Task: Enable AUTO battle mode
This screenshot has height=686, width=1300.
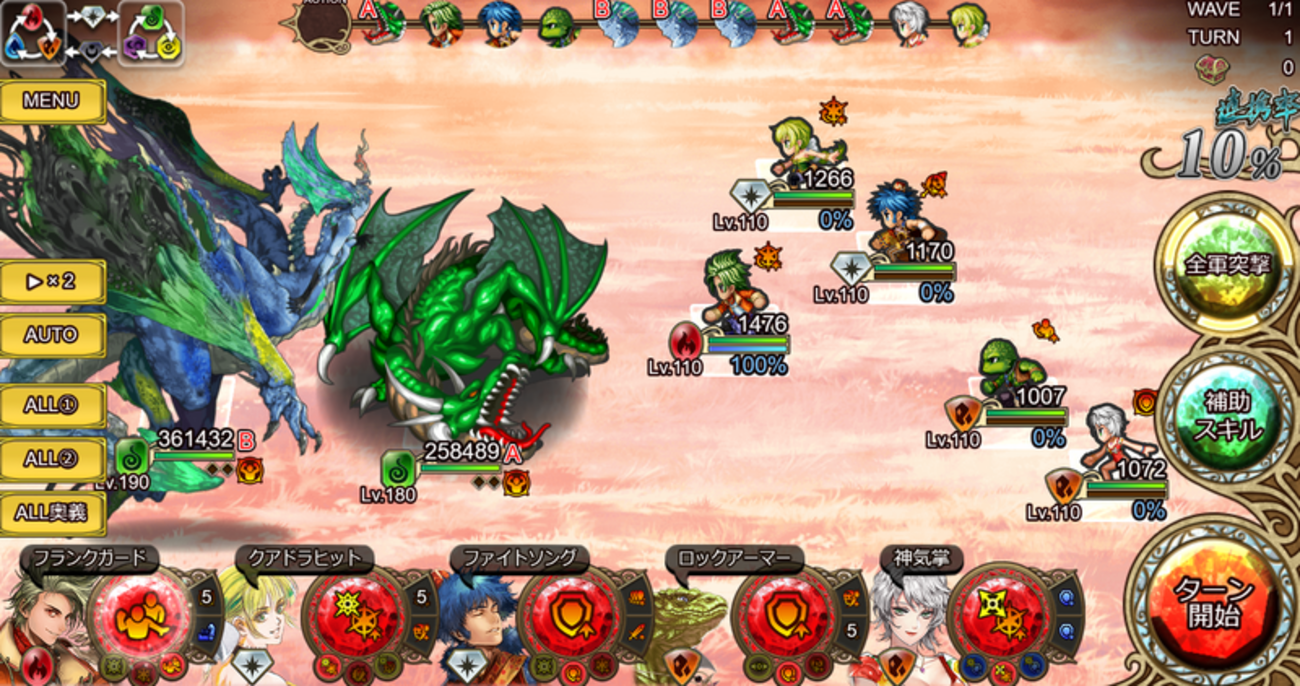Action: 52,335
